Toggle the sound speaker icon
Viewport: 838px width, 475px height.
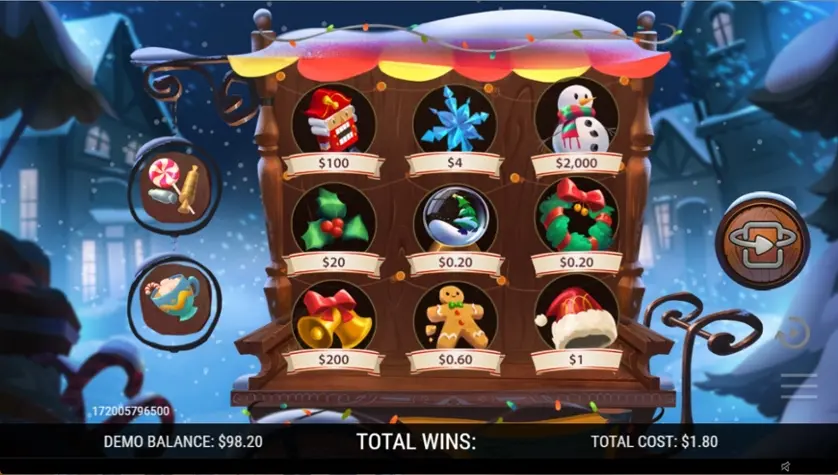click(x=785, y=466)
